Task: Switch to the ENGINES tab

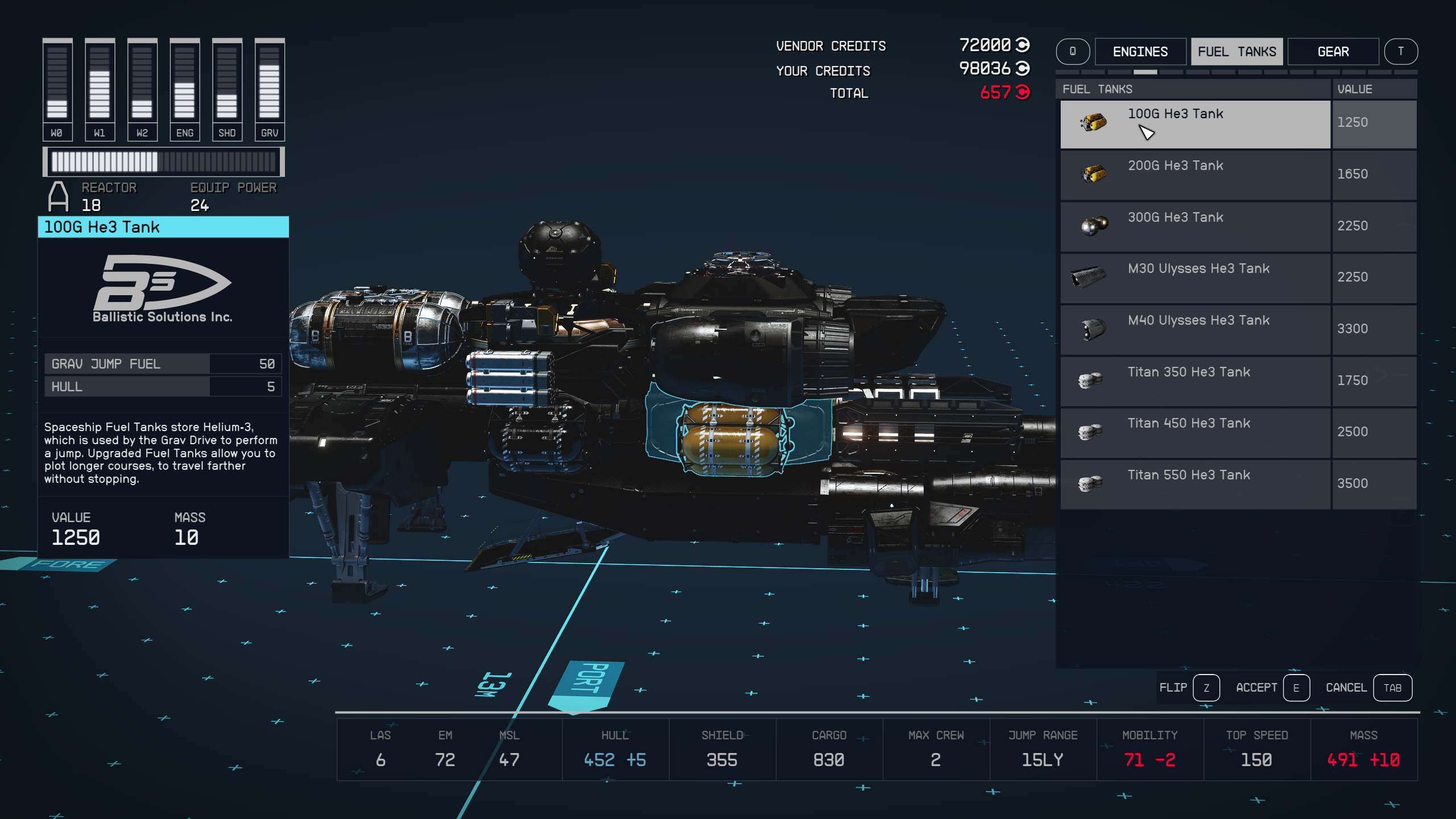Action: coord(1140,51)
